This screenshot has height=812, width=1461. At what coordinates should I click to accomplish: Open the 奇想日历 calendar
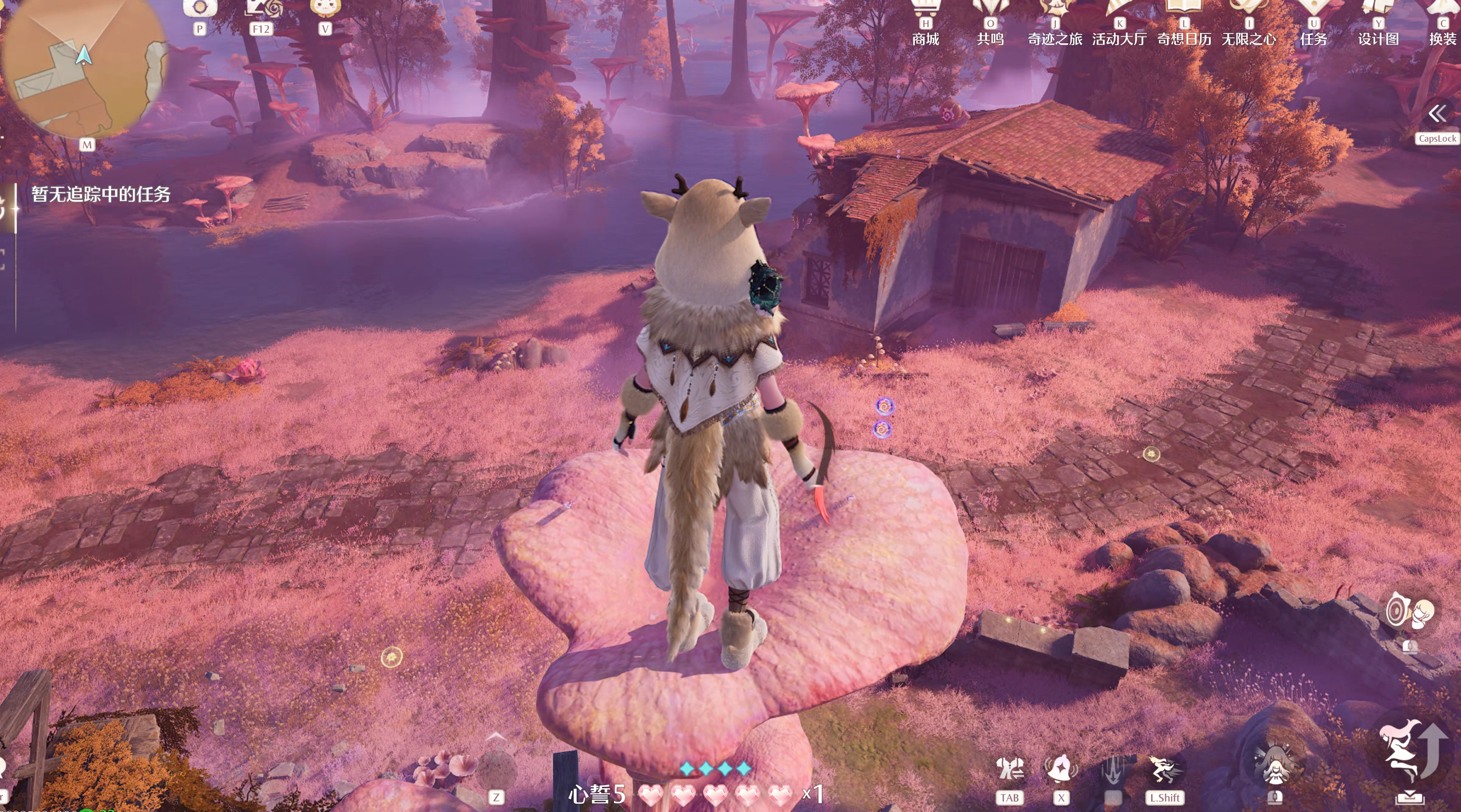[x=1184, y=23]
